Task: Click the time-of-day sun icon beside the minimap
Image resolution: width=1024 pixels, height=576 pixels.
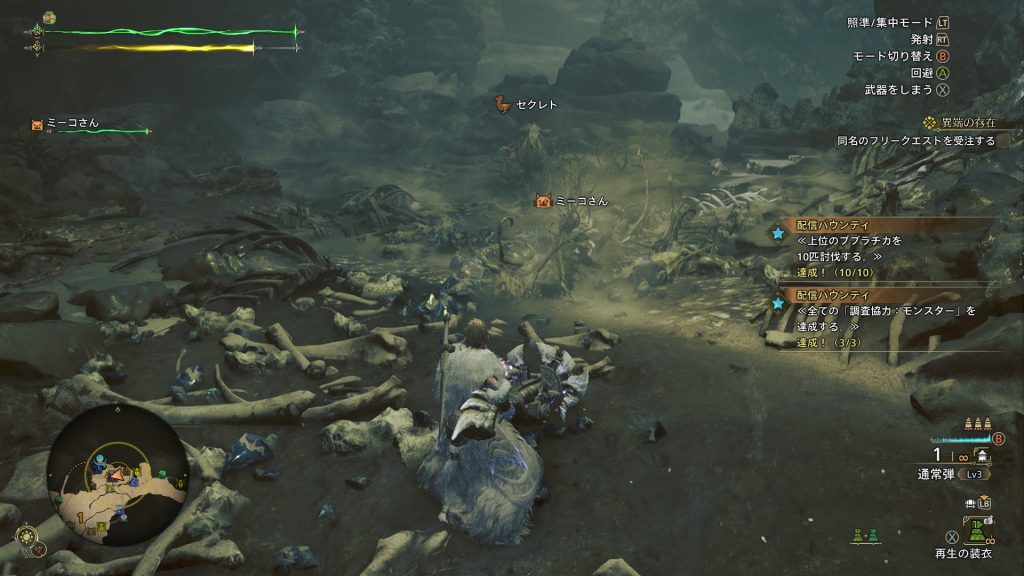Action: click(x=29, y=535)
